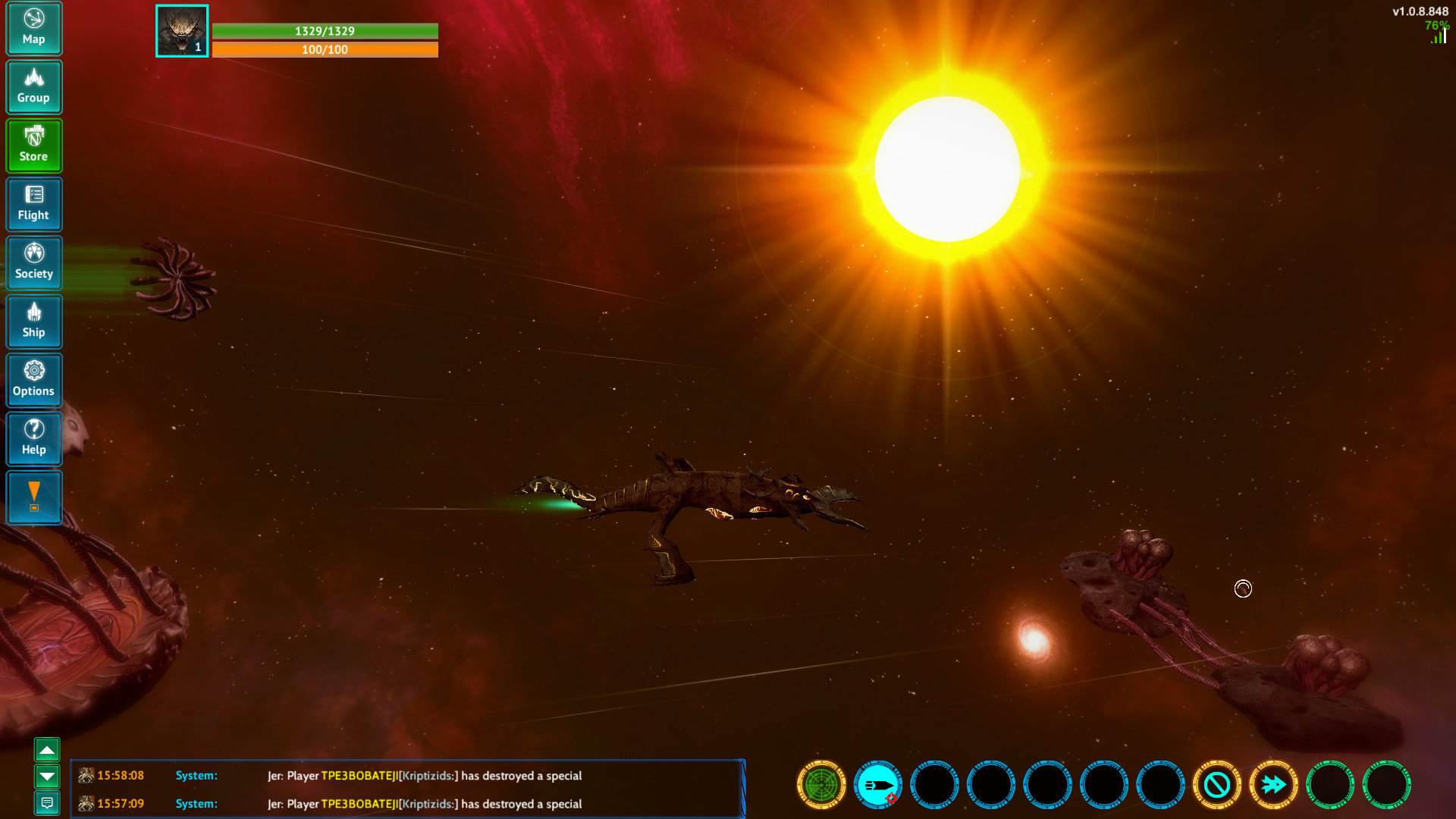Image resolution: width=1456 pixels, height=819 pixels.
Task: Collapse chat with the down arrow
Action: point(48,777)
